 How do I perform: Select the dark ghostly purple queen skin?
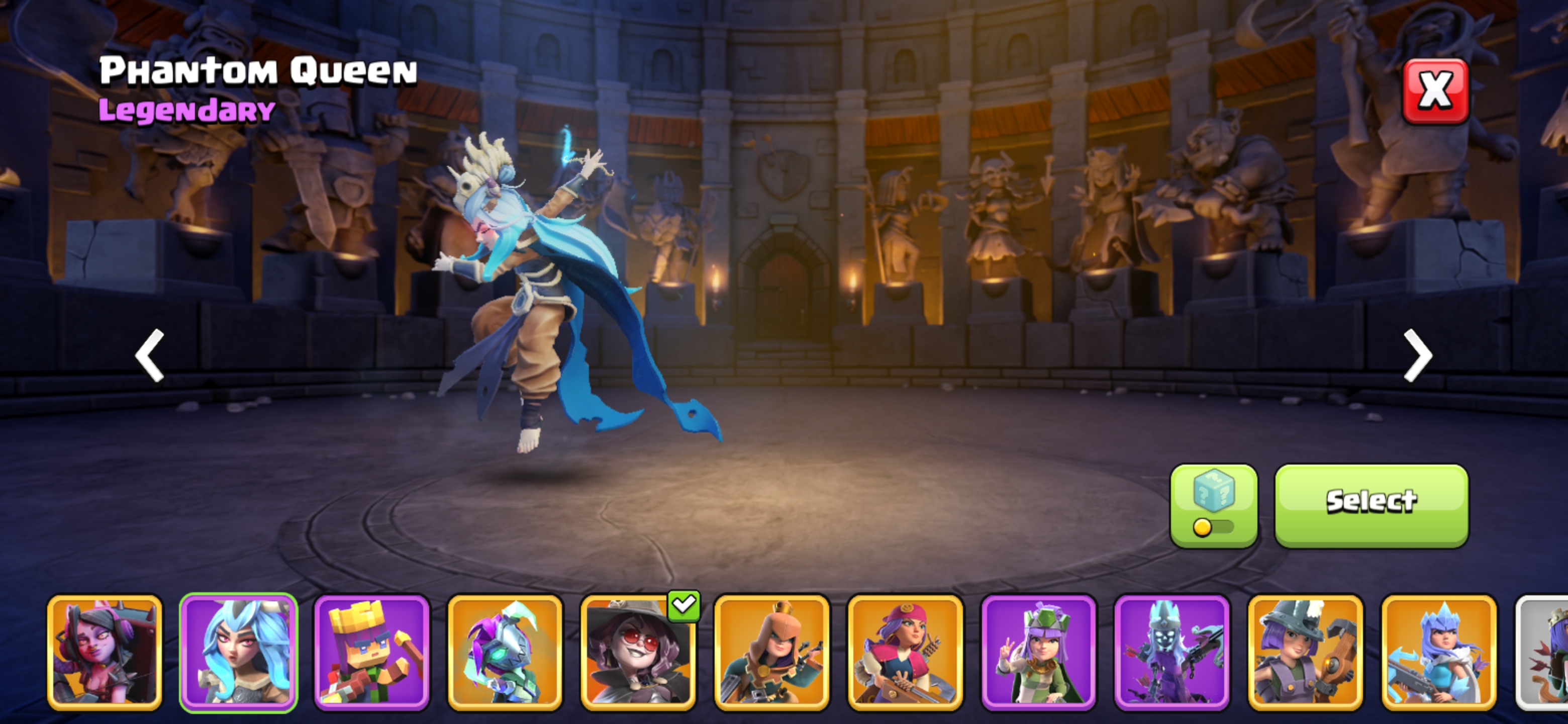pyautogui.click(x=1172, y=652)
